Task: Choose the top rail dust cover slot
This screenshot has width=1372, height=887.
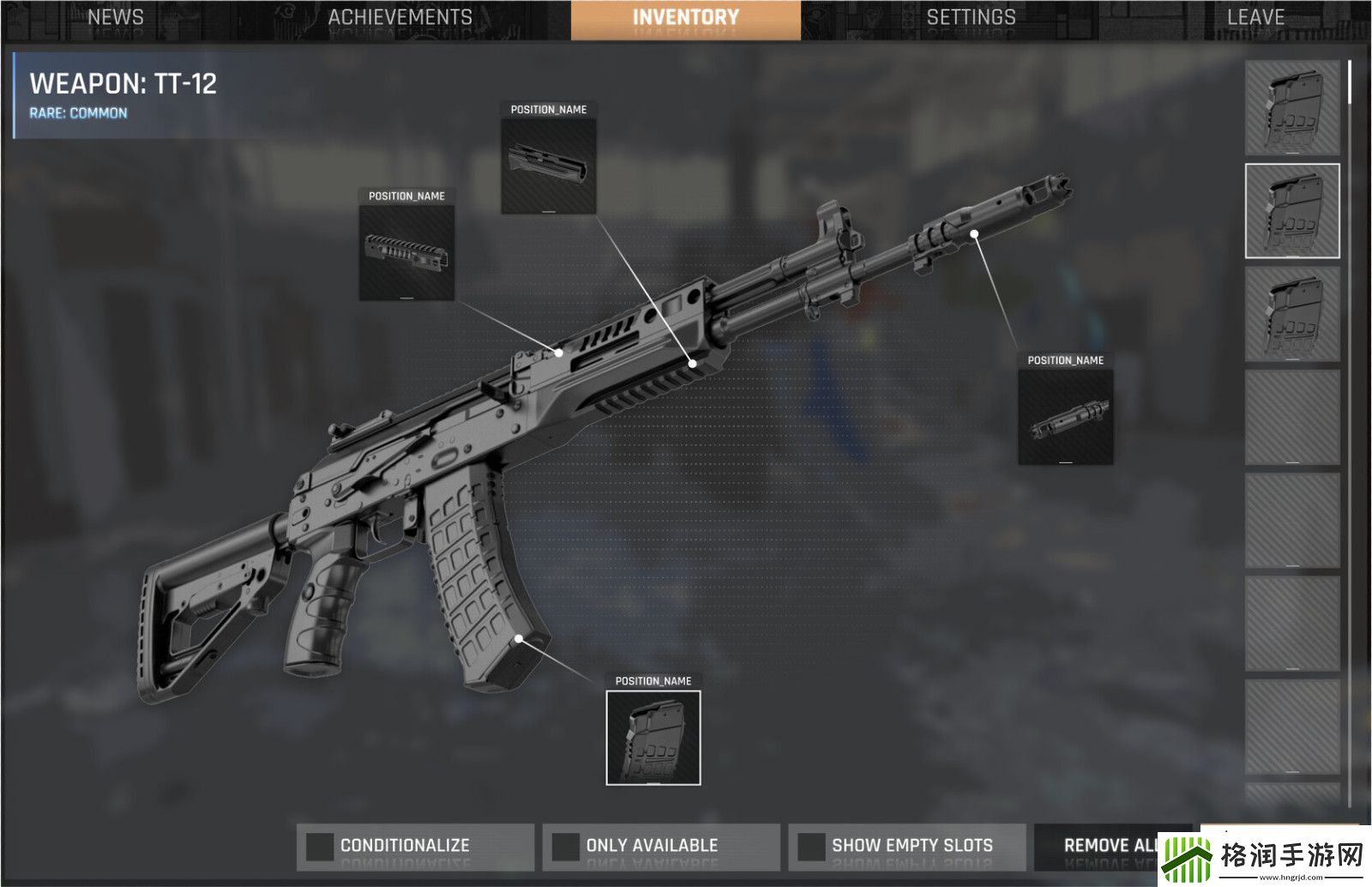Action: [x=406, y=253]
